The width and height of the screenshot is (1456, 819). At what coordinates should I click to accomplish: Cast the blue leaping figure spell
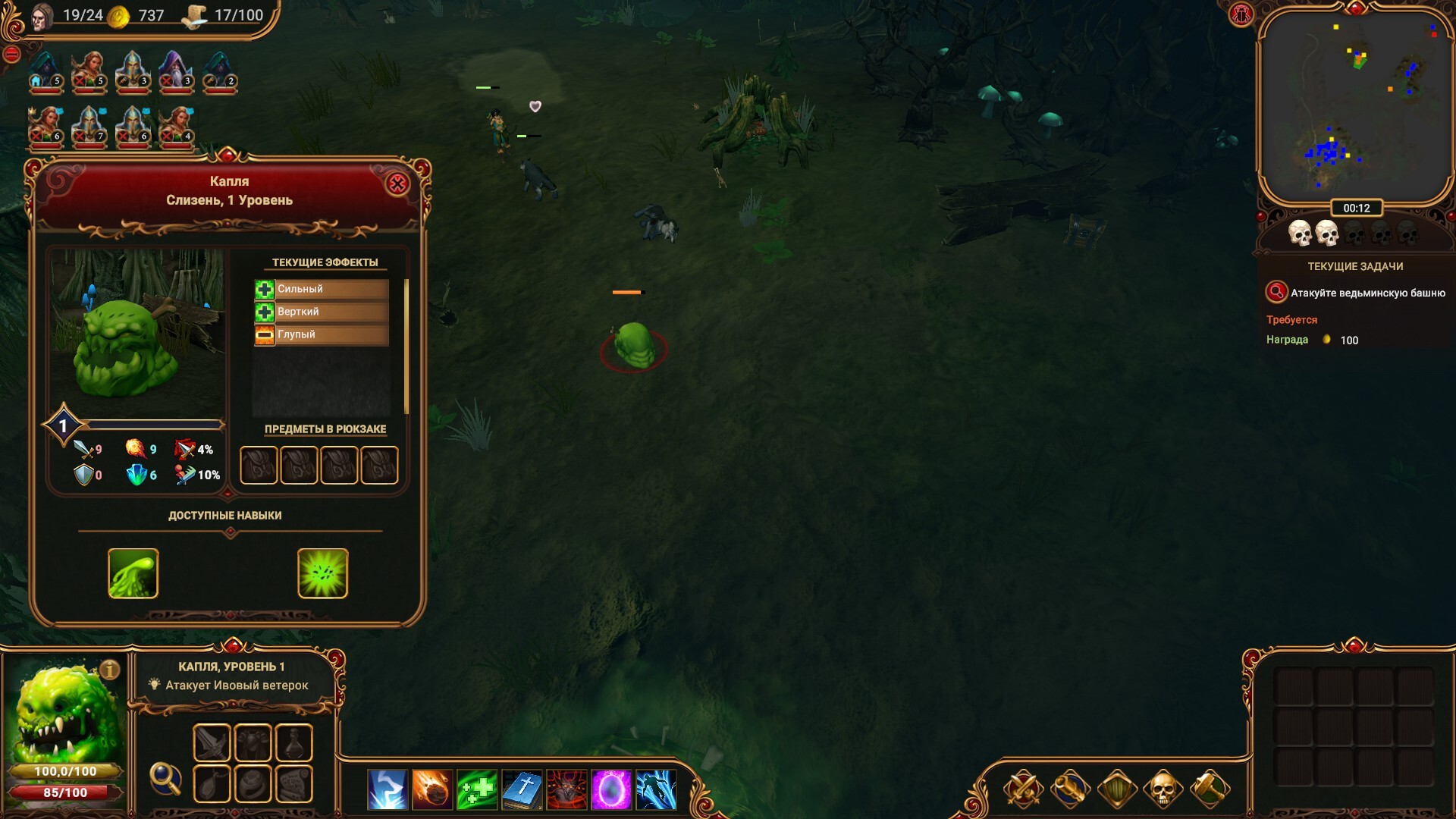[656, 789]
